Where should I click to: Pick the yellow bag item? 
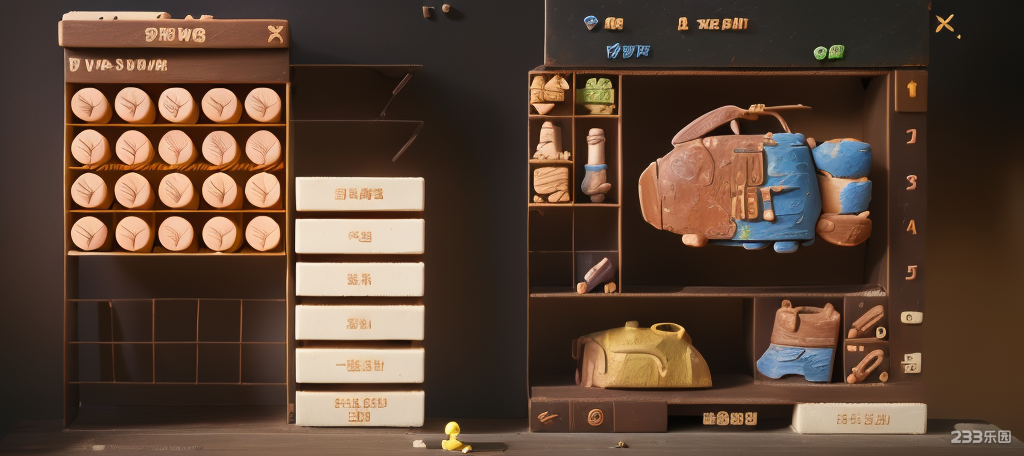(x=642, y=356)
